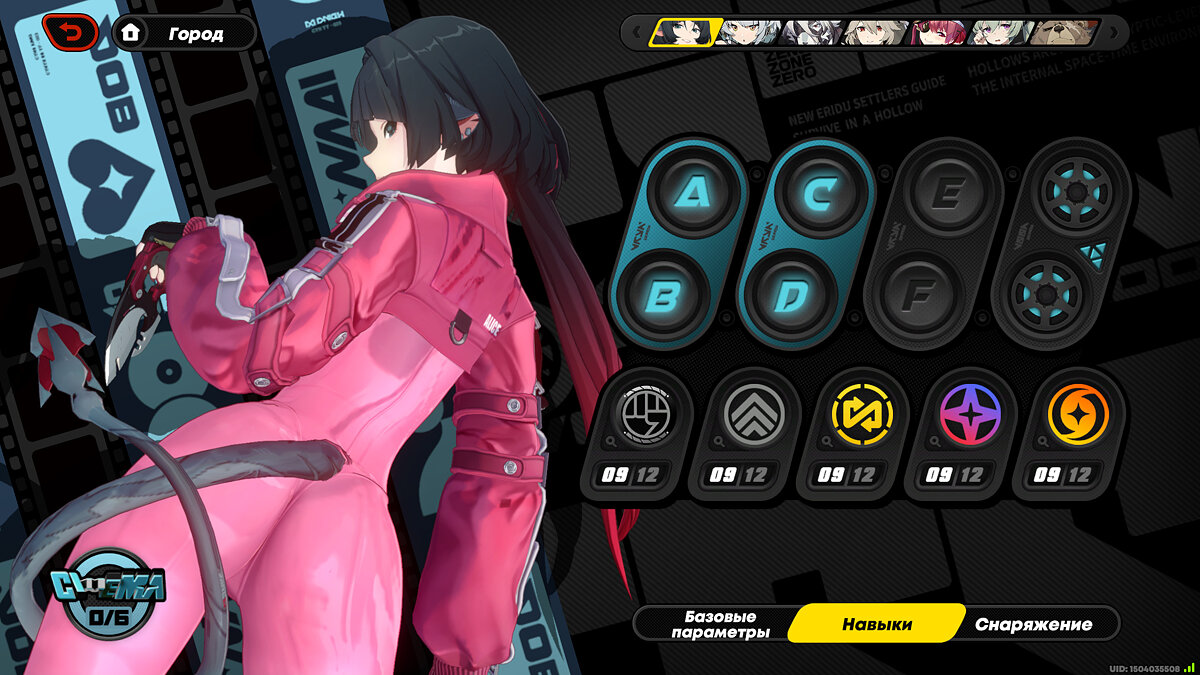The height and width of the screenshot is (675, 1200).
Task: Activate core skill node C
Action: [x=823, y=193]
